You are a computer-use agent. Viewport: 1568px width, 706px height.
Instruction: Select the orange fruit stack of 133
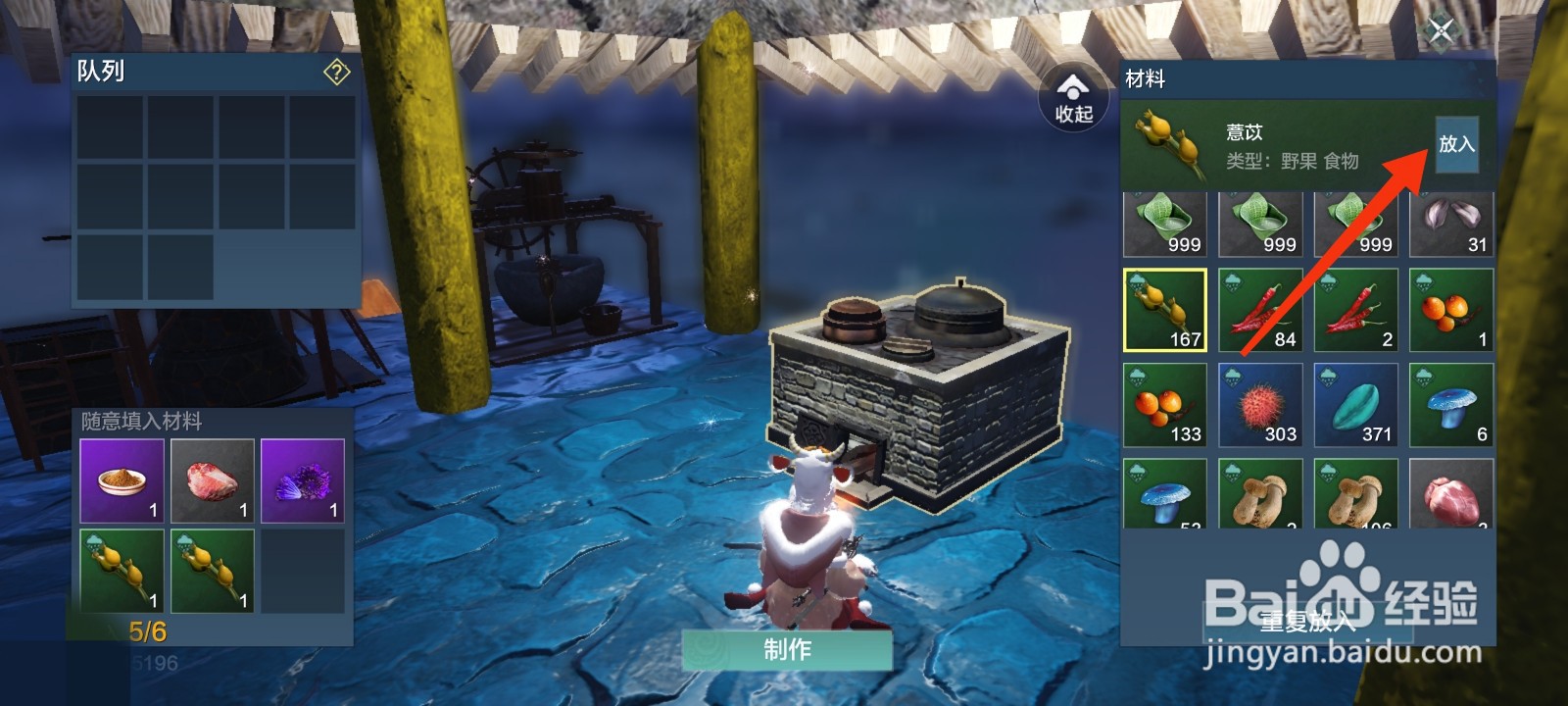pyautogui.click(x=1164, y=405)
